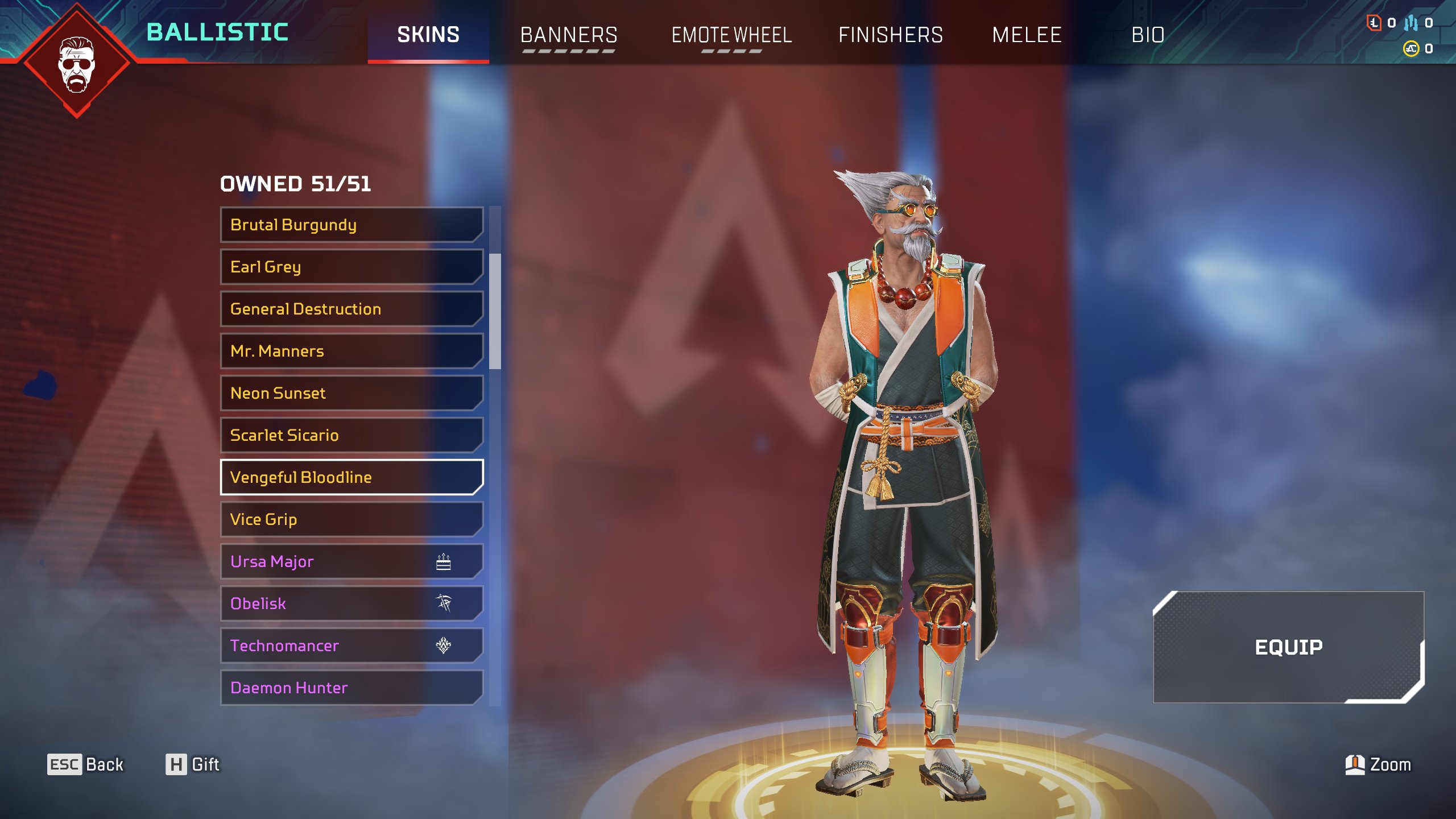
Task: Select the Technomancer skin
Action: pos(351,646)
